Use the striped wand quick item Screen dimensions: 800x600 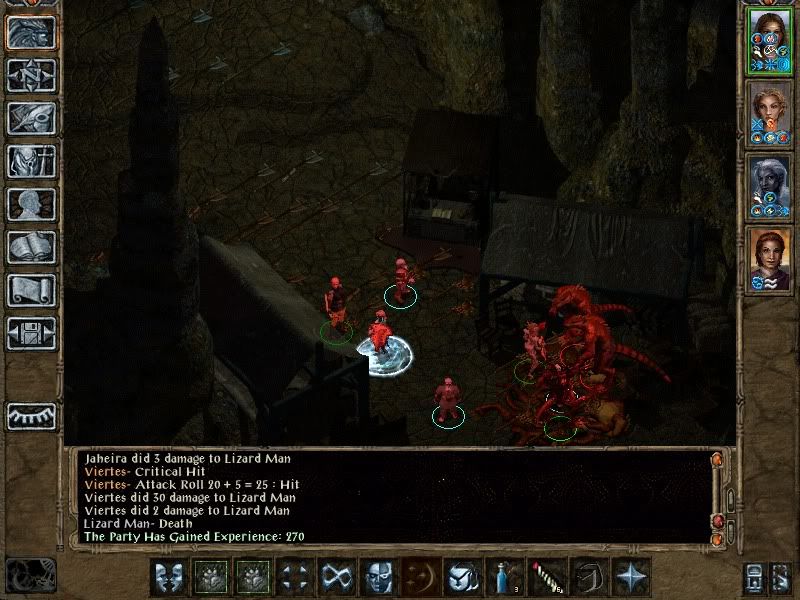(545, 576)
